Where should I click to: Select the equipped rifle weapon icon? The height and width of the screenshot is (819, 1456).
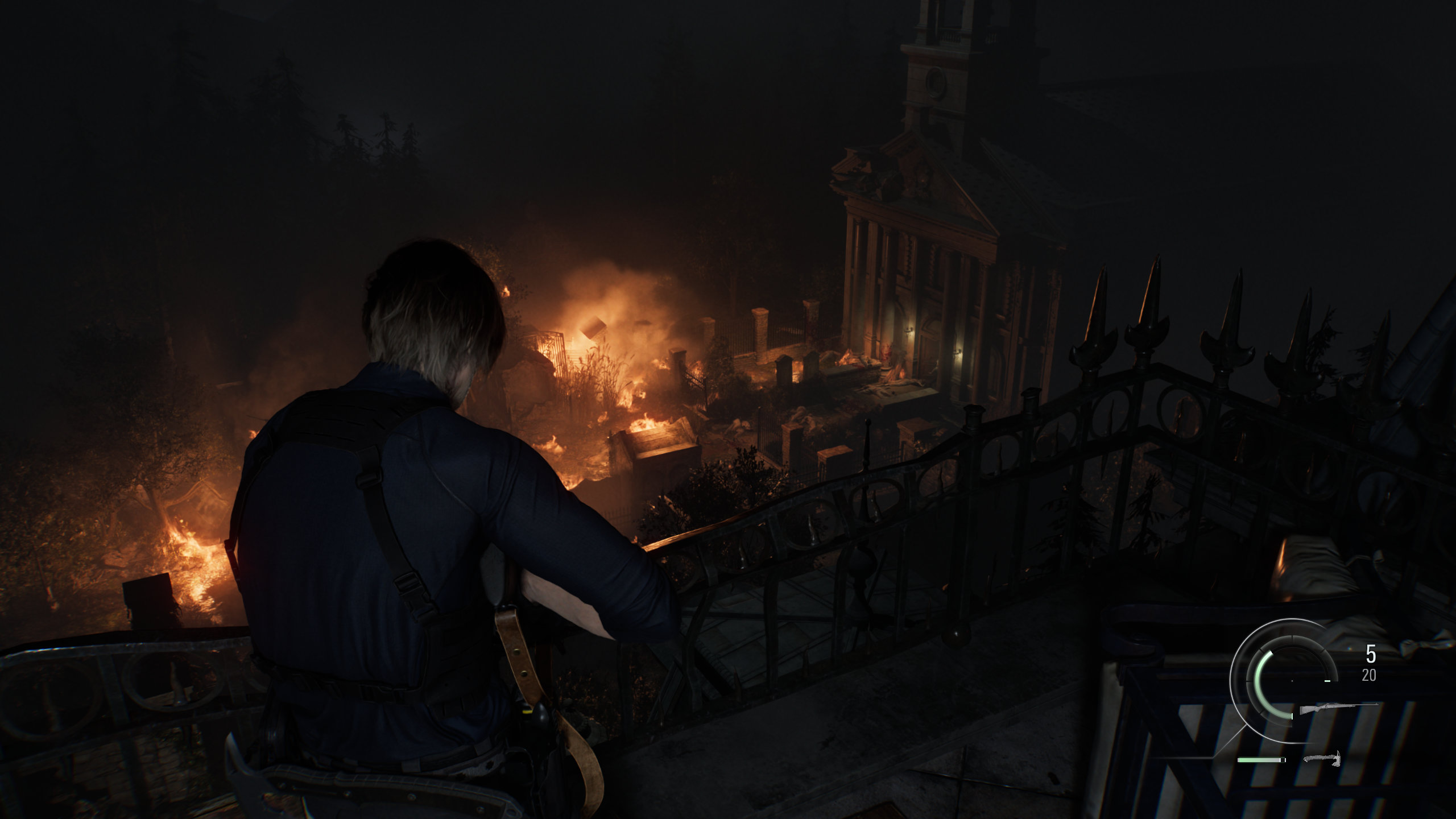[x=1338, y=708]
